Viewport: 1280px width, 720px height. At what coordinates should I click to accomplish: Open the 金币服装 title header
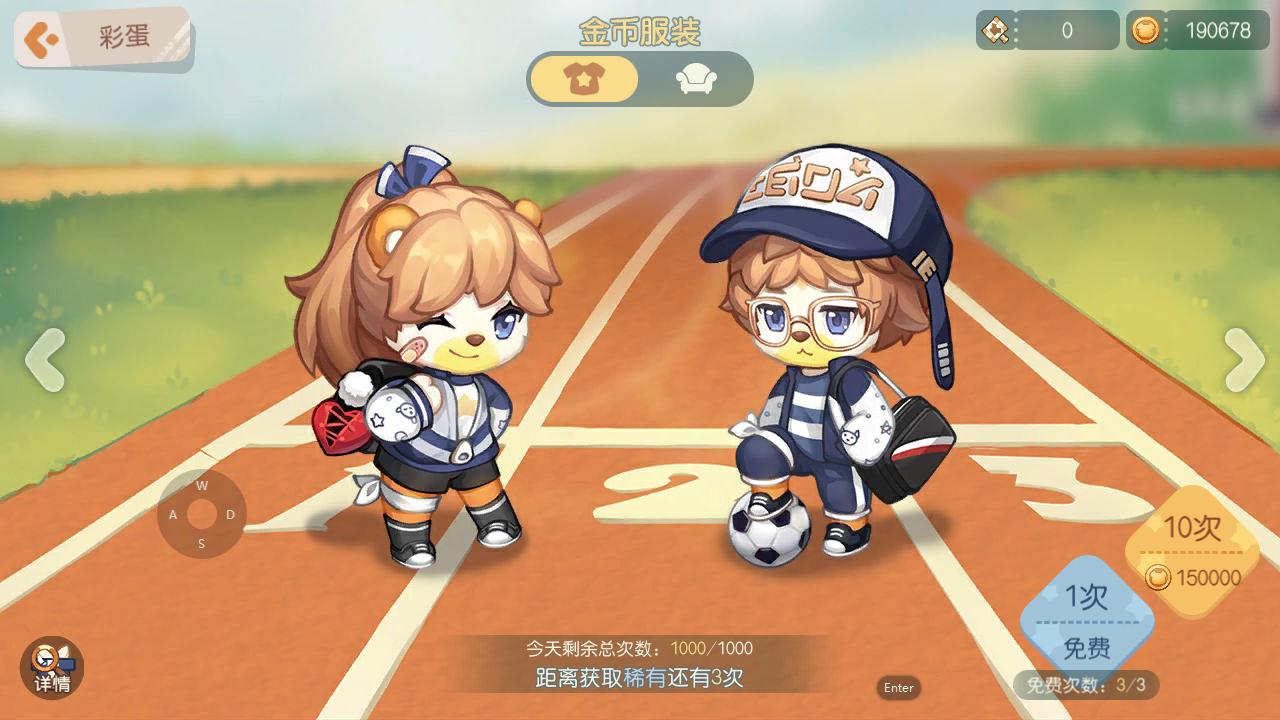tap(640, 31)
